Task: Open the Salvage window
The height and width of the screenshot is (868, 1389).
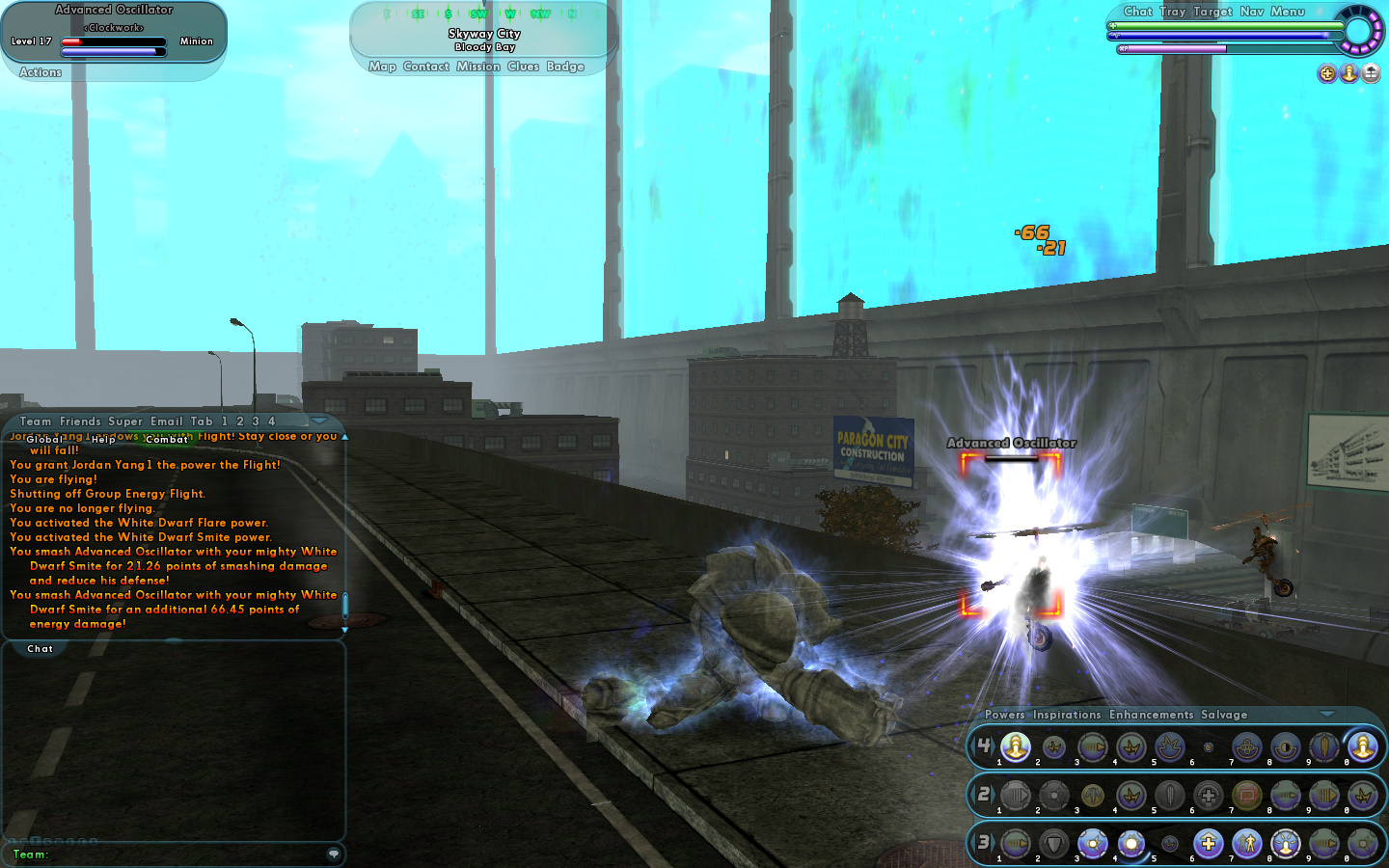Action: (1224, 715)
